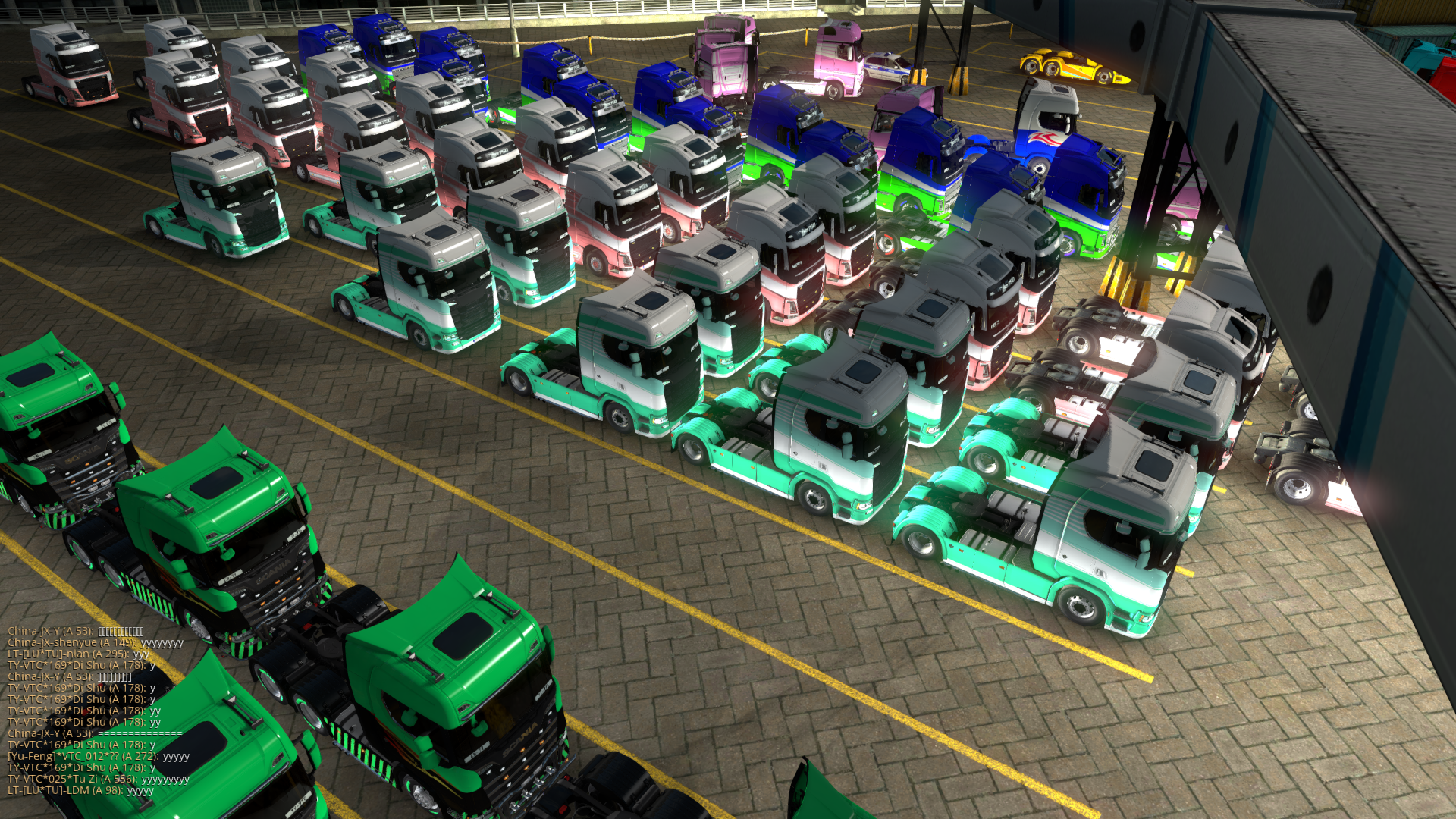Select China-JX-shenyue's chat message
The height and width of the screenshot is (819, 1456).
pos(96,642)
